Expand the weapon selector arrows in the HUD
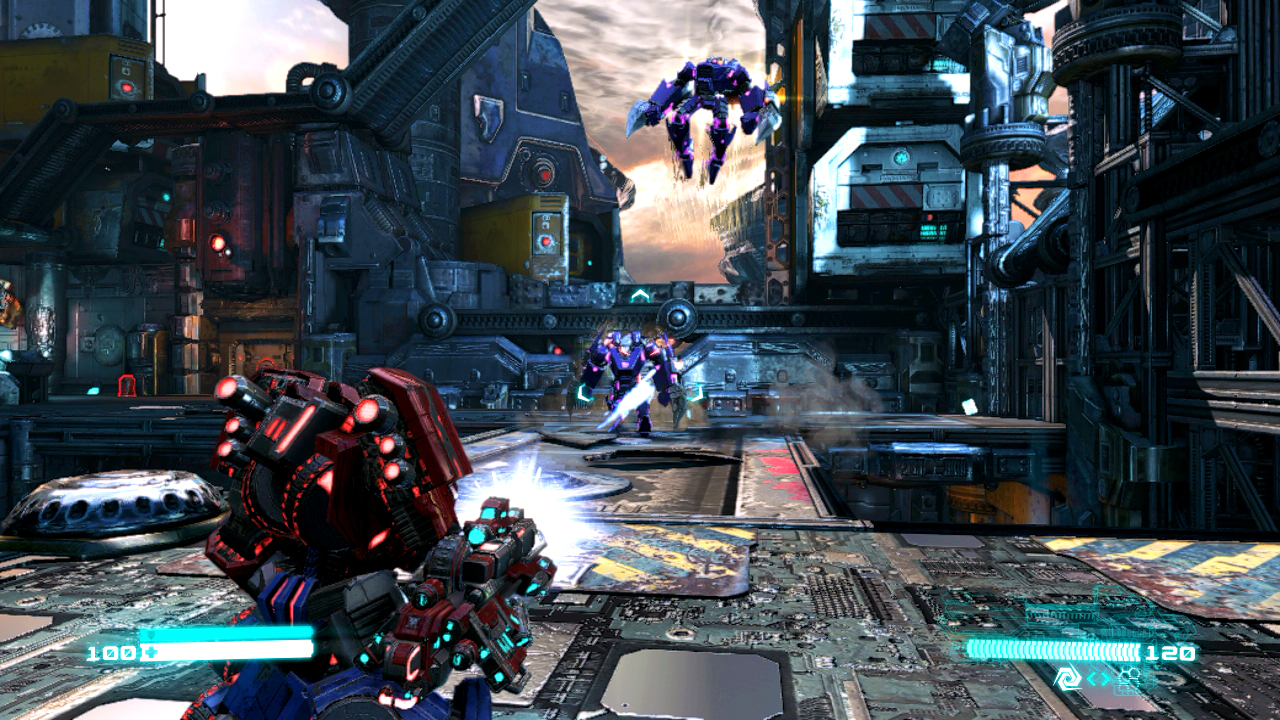The height and width of the screenshot is (720, 1280). [1098, 678]
